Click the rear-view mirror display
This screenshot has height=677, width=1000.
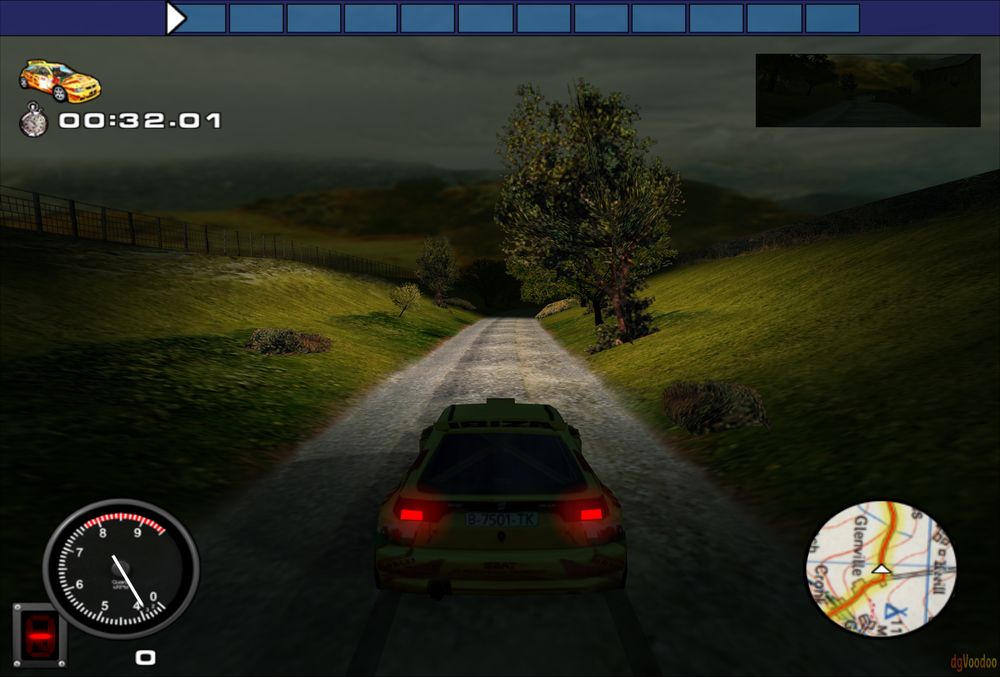(867, 90)
